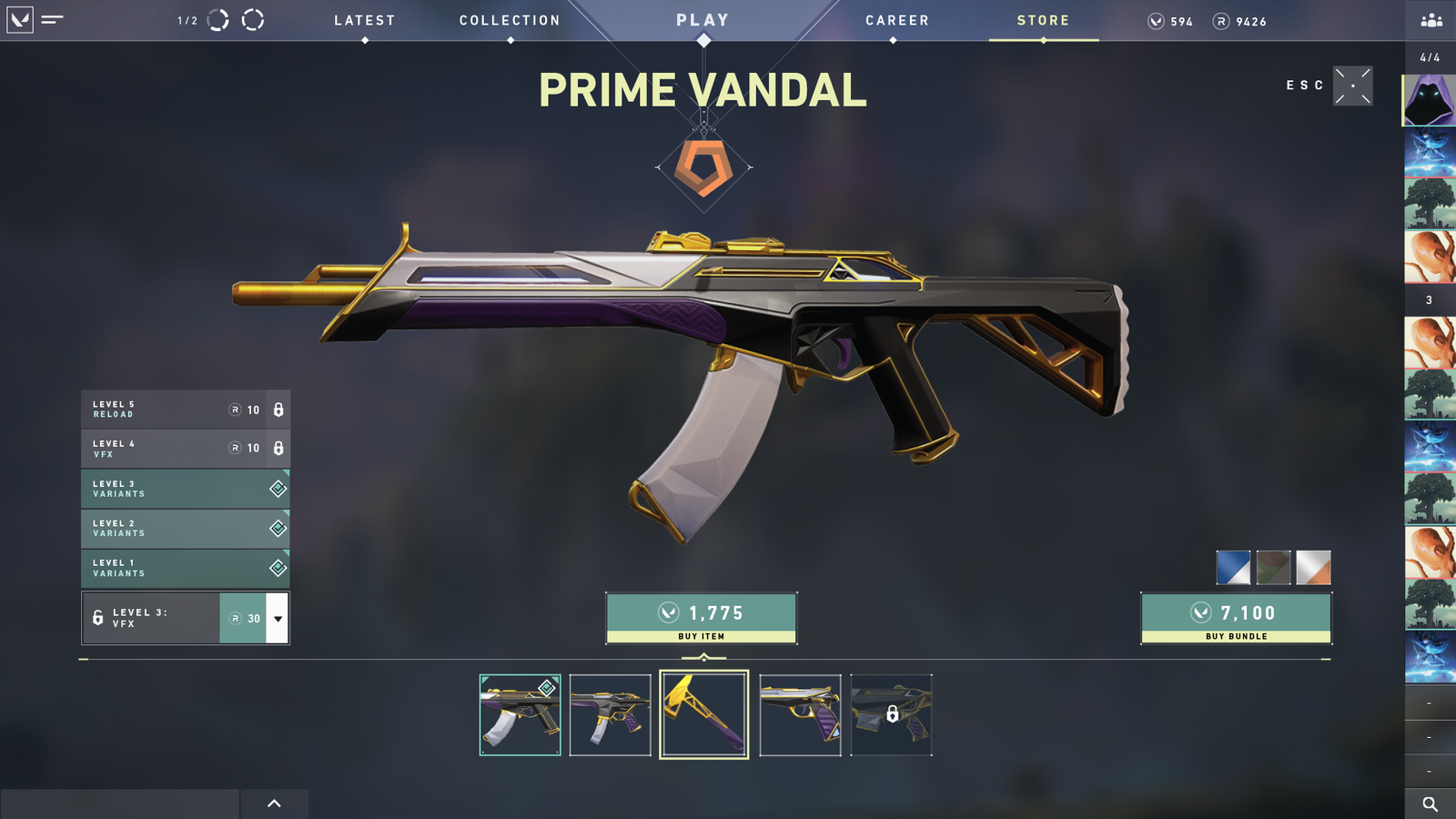Viewport: 1456px width, 819px height.
Task: Select the Prime Vandal thumbnail
Action: click(x=520, y=715)
